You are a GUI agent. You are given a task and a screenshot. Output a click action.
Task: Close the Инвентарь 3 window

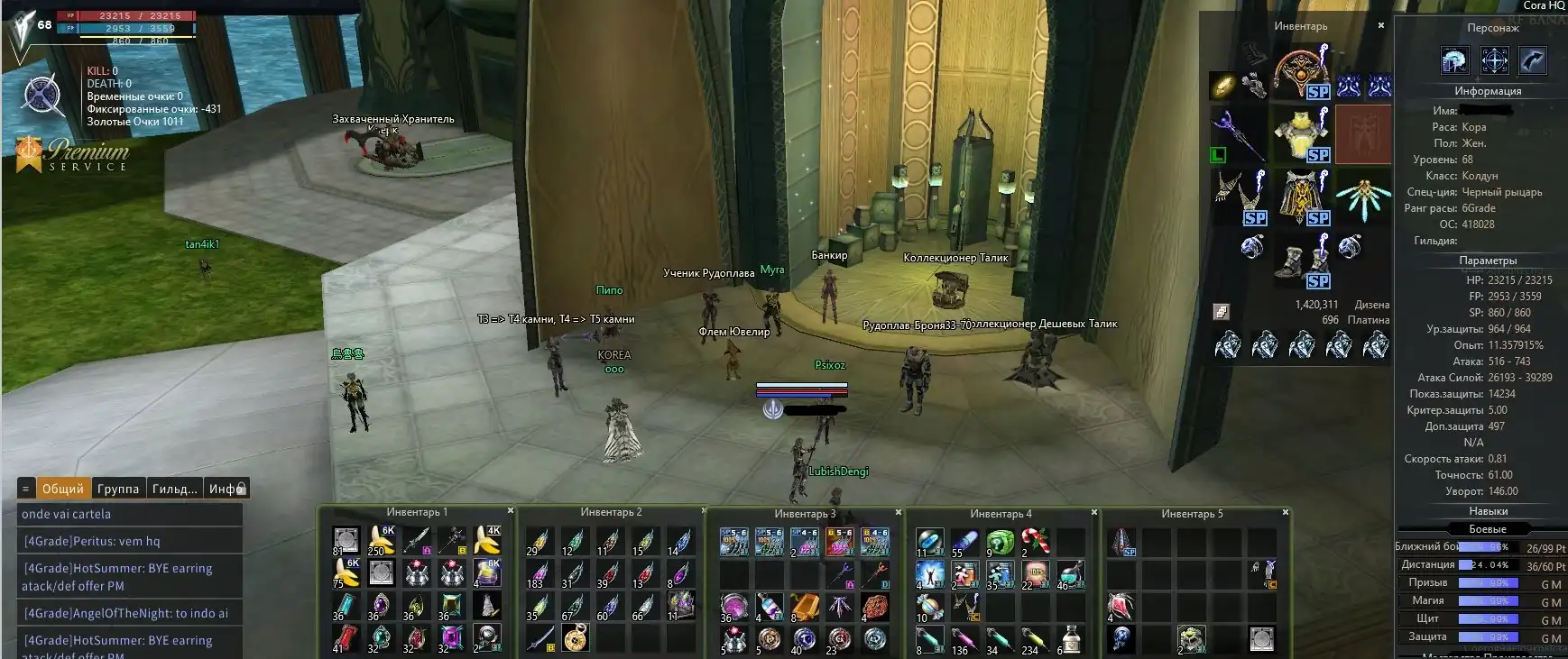click(x=899, y=512)
